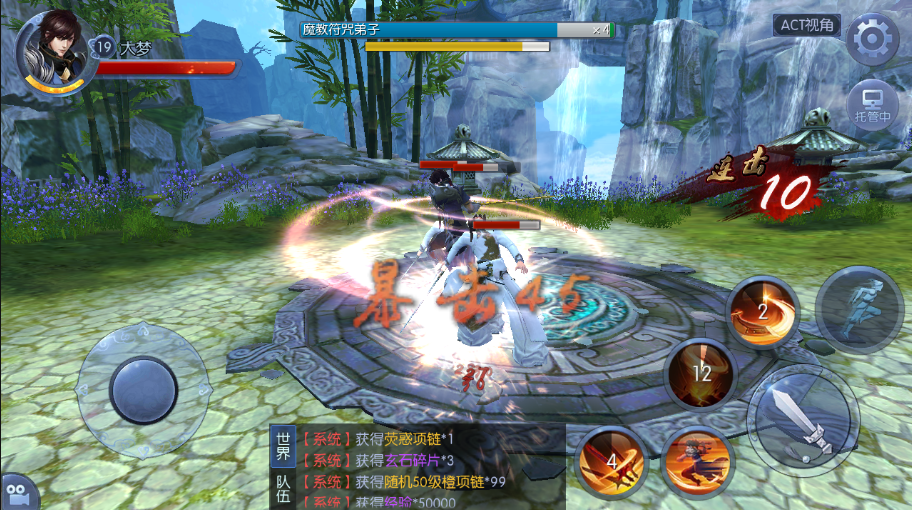The width and height of the screenshot is (912, 510).
Task: Trigger the flying kick skill icon
Action: 697,462
